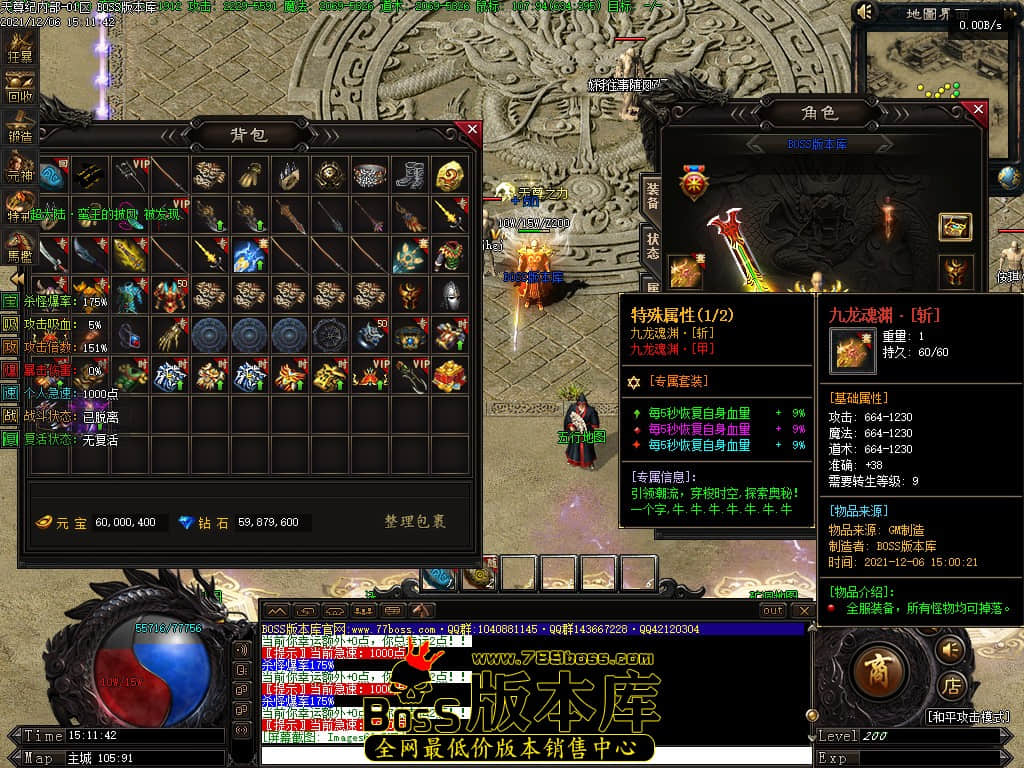The height and width of the screenshot is (768, 1024).
Task: Select the silver bracelet in backpack
Action: click(x=371, y=175)
